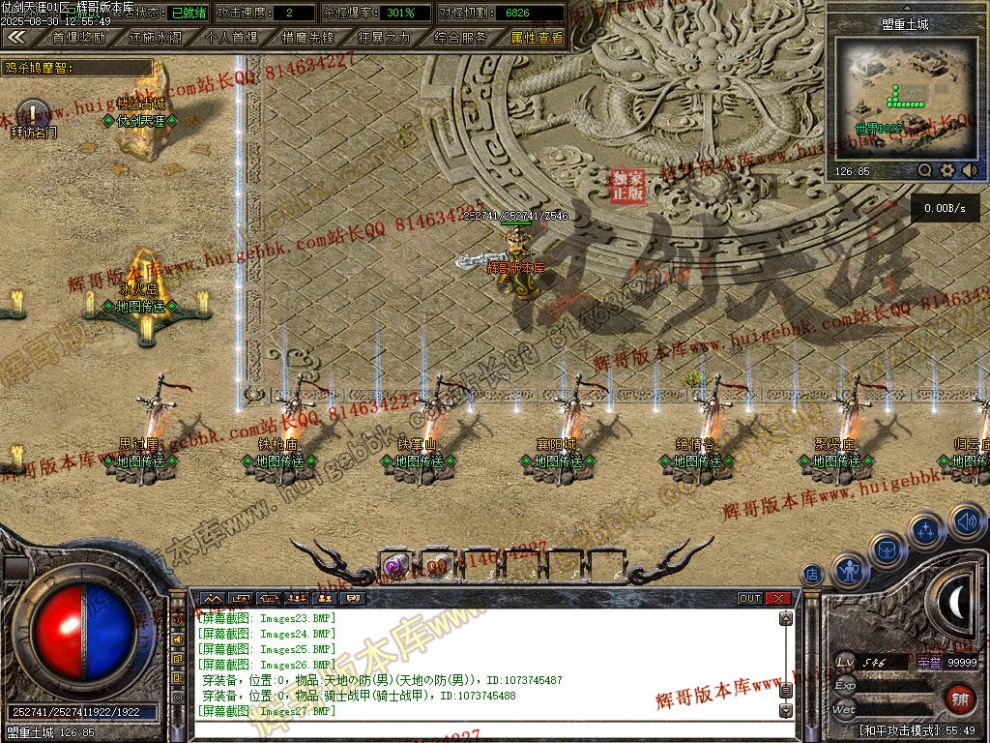Select the purple orb hotbar slot
990x743 pixels.
[x=395, y=566]
